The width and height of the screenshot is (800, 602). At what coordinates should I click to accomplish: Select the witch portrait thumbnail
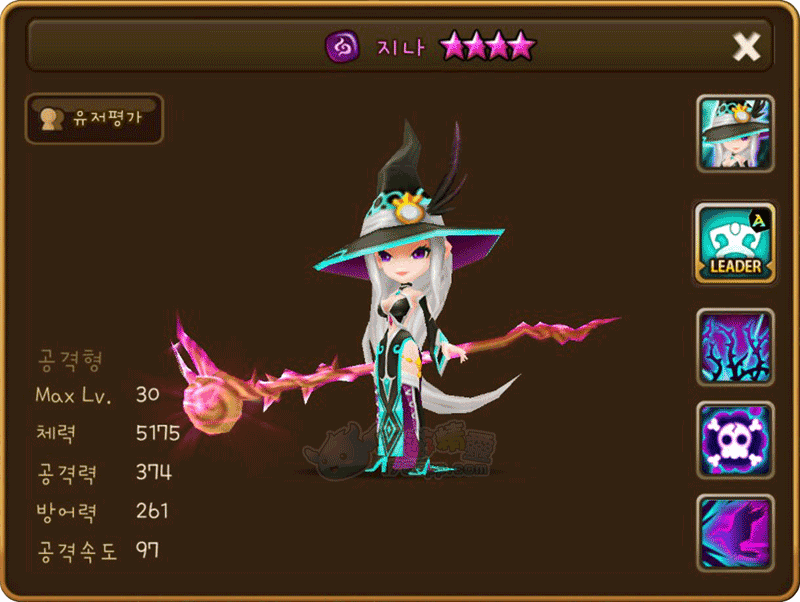click(735, 137)
